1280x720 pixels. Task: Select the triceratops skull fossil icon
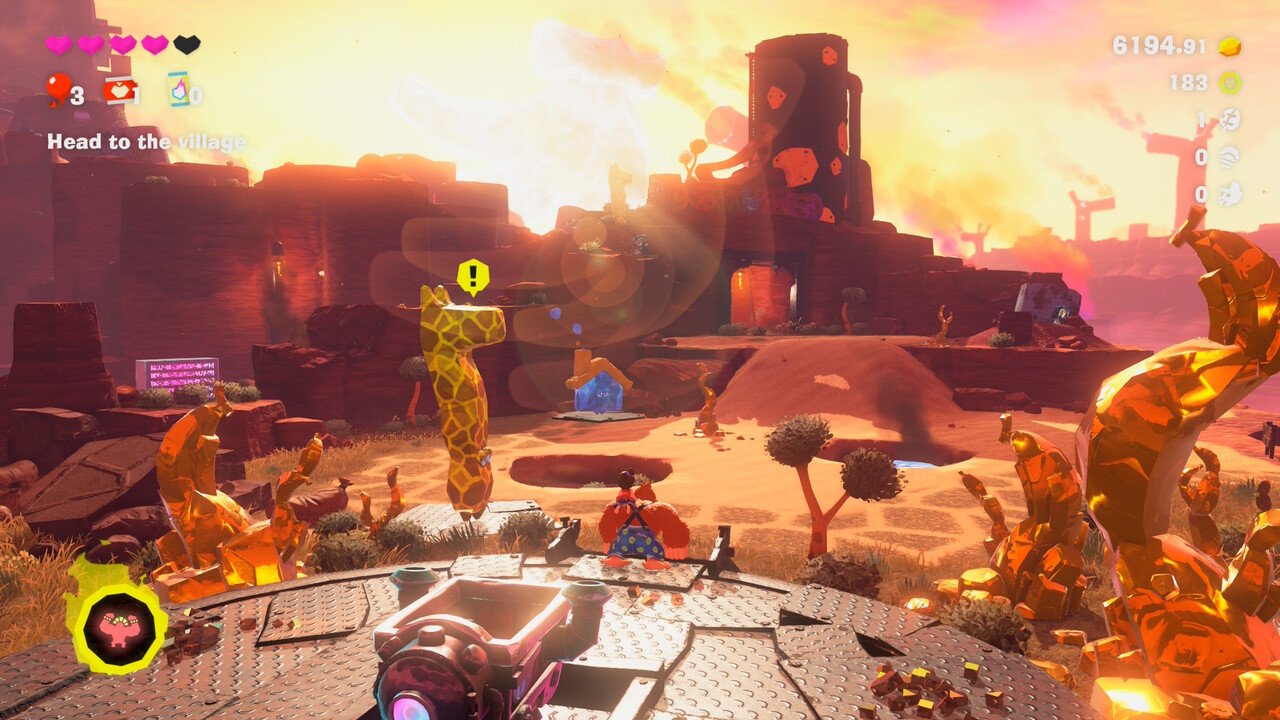click(x=1229, y=194)
